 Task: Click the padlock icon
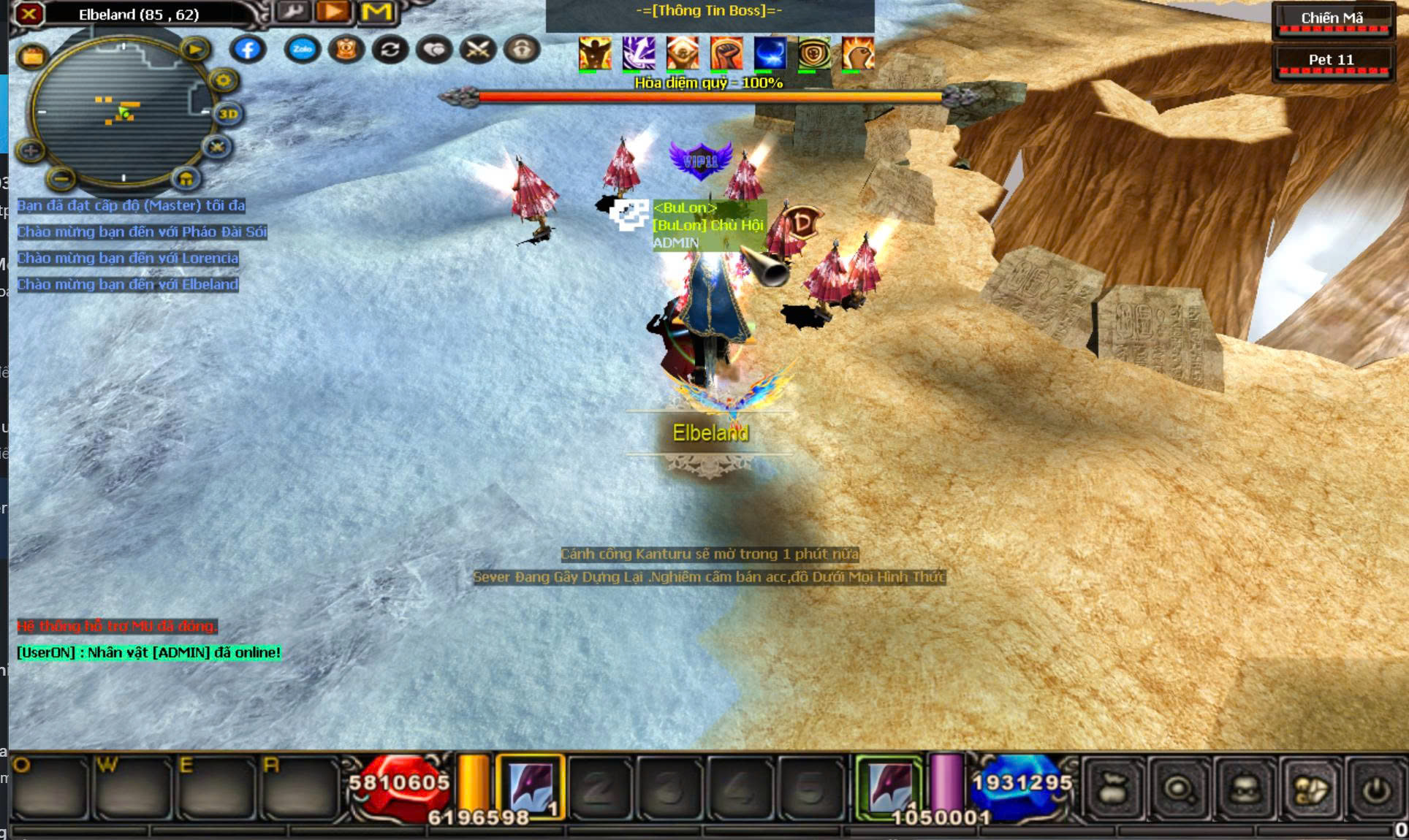(x=522, y=50)
